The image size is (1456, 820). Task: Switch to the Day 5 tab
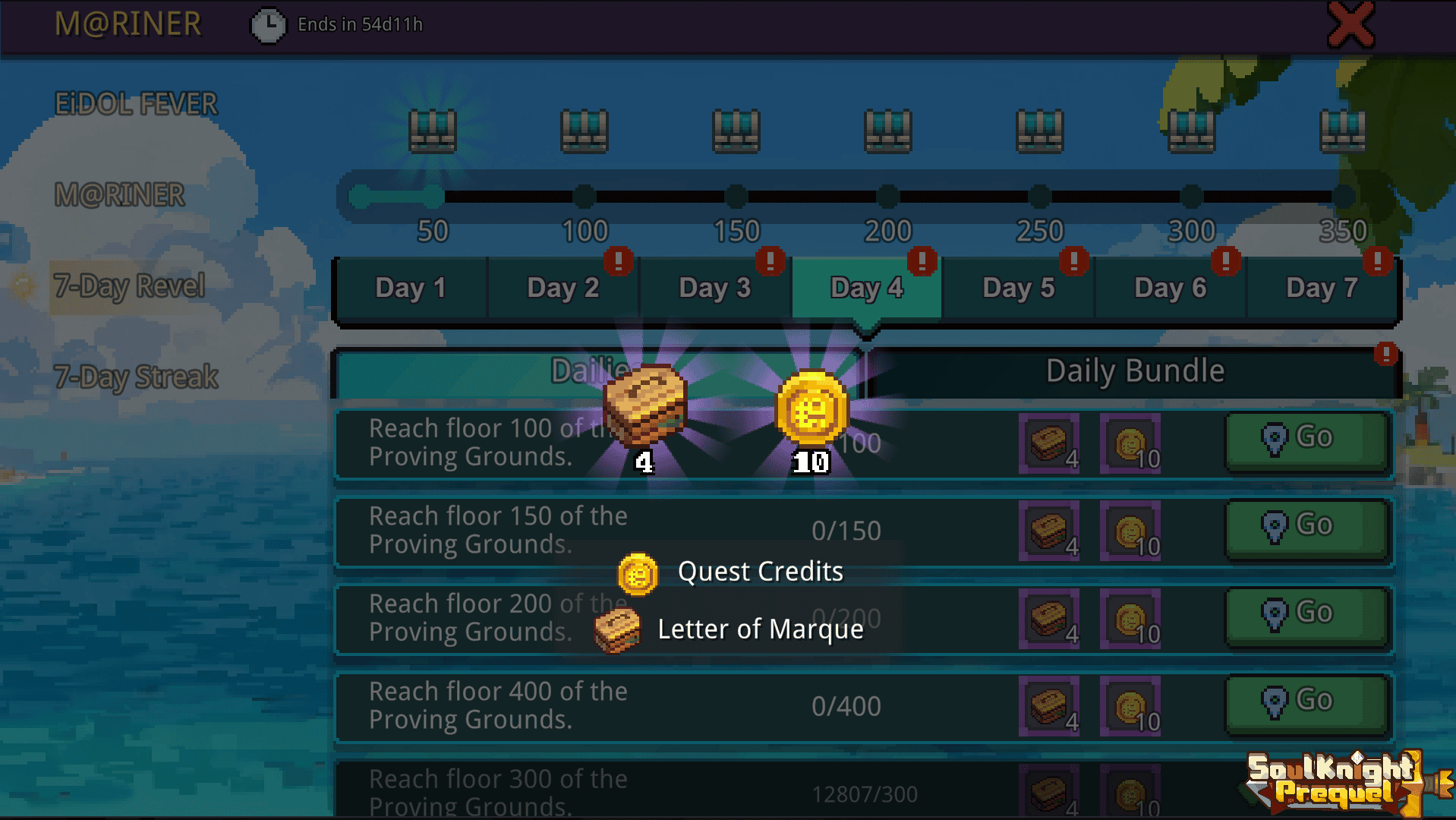tap(1018, 288)
